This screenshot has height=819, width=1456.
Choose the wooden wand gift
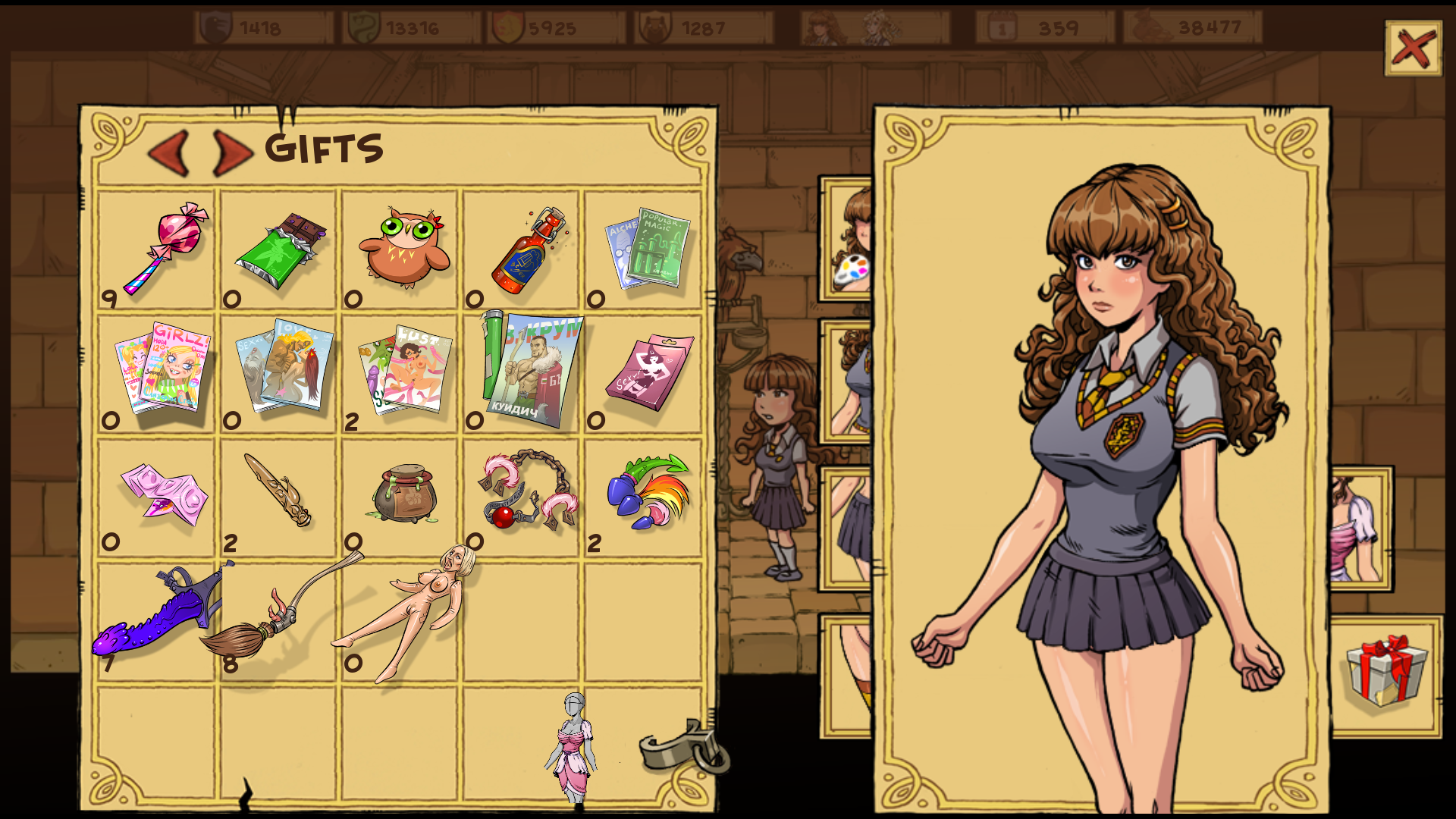click(278, 491)
